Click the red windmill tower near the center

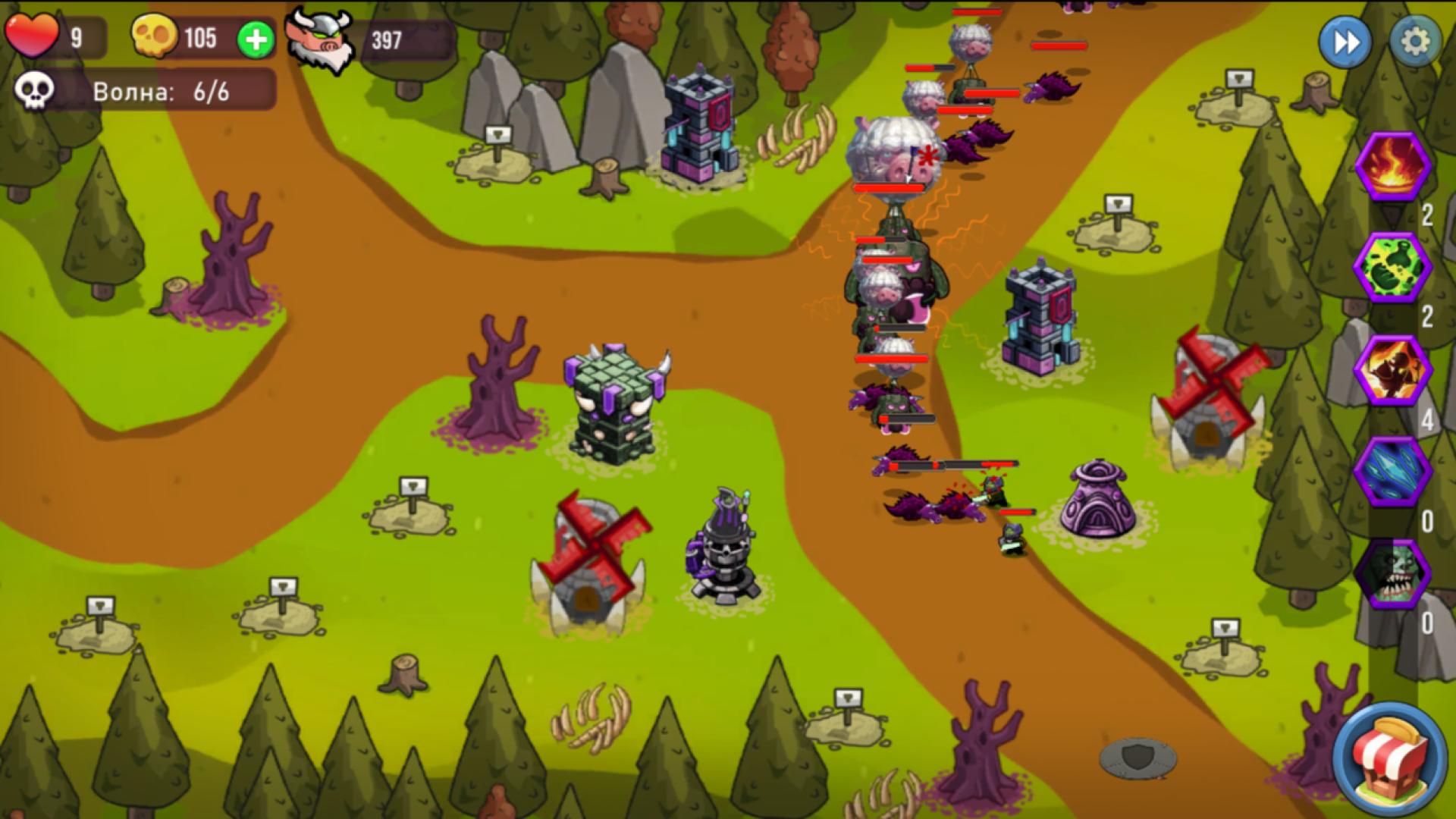[x=595, y=546]
